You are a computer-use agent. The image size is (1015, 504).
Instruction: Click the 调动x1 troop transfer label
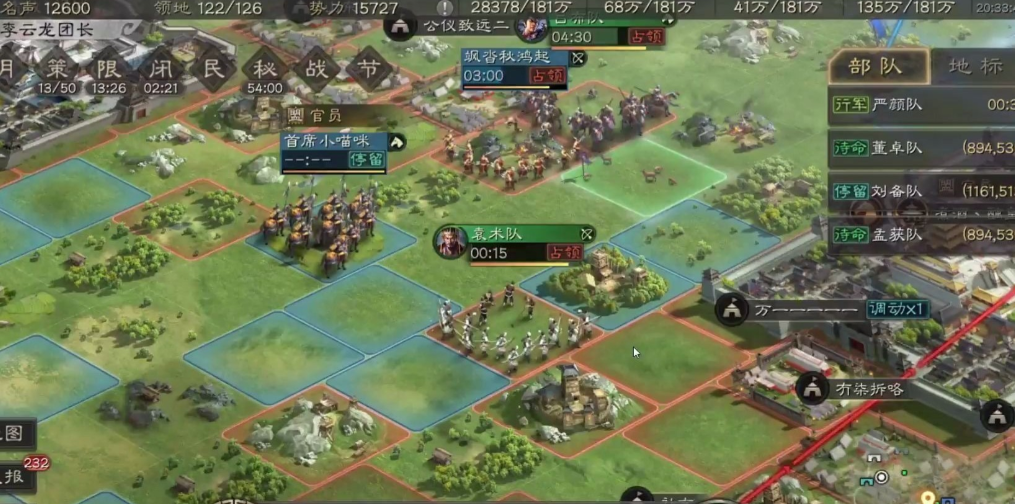point(898,308)
